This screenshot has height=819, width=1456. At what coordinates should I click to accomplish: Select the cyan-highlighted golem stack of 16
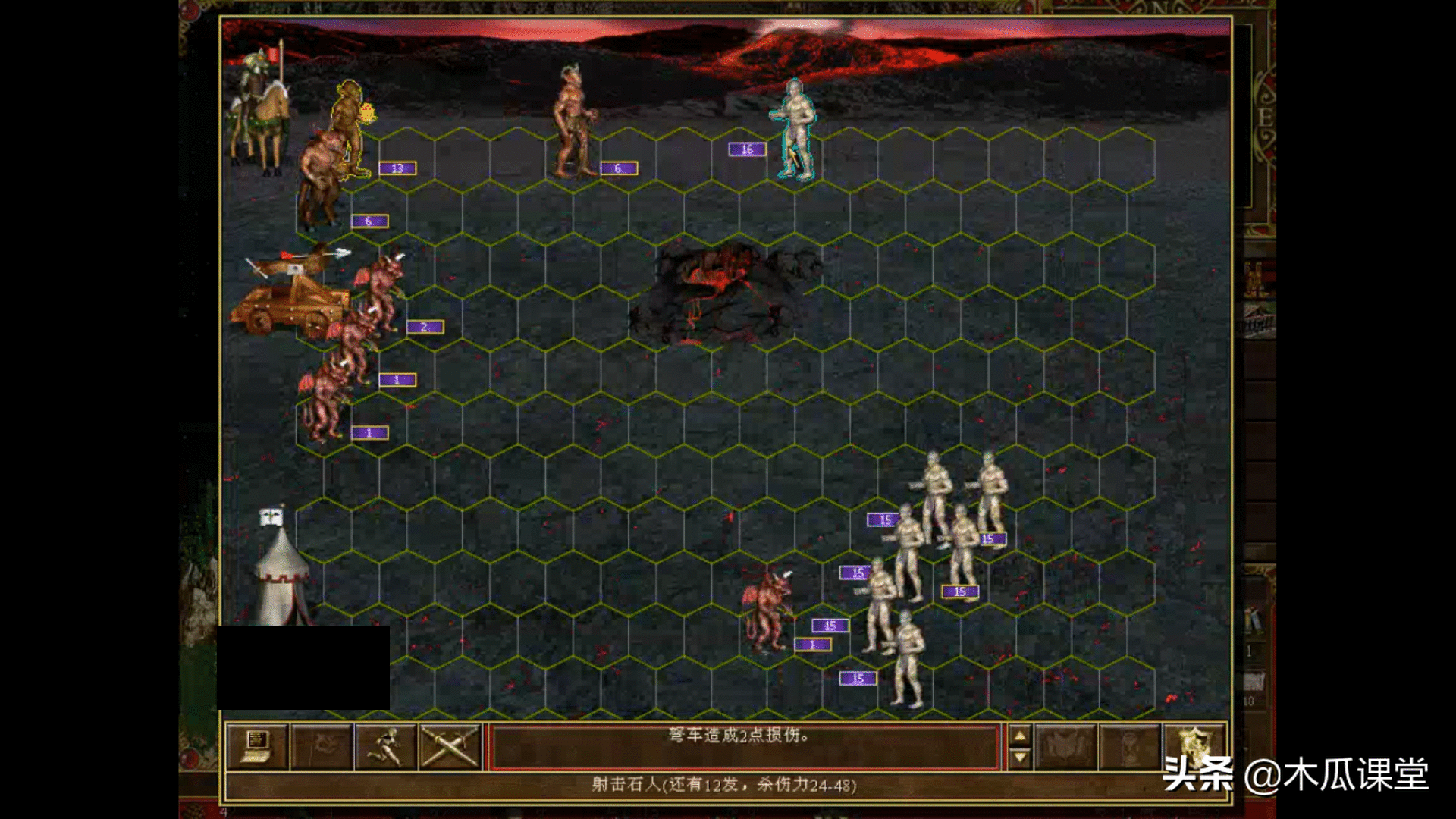794,130
